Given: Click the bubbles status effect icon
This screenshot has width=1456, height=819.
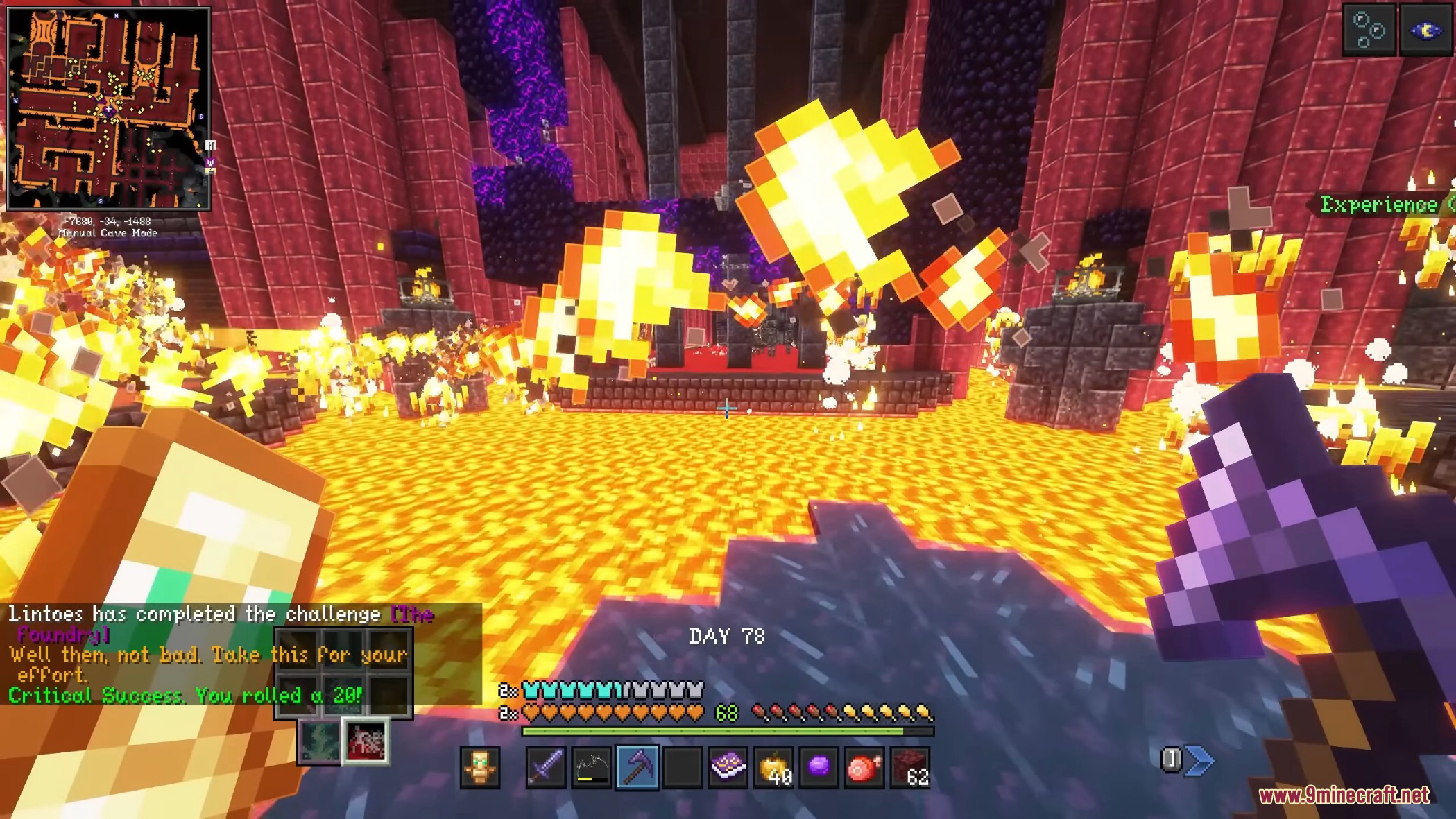Looking at the screenshot, I should click(x=1369, y=29).
